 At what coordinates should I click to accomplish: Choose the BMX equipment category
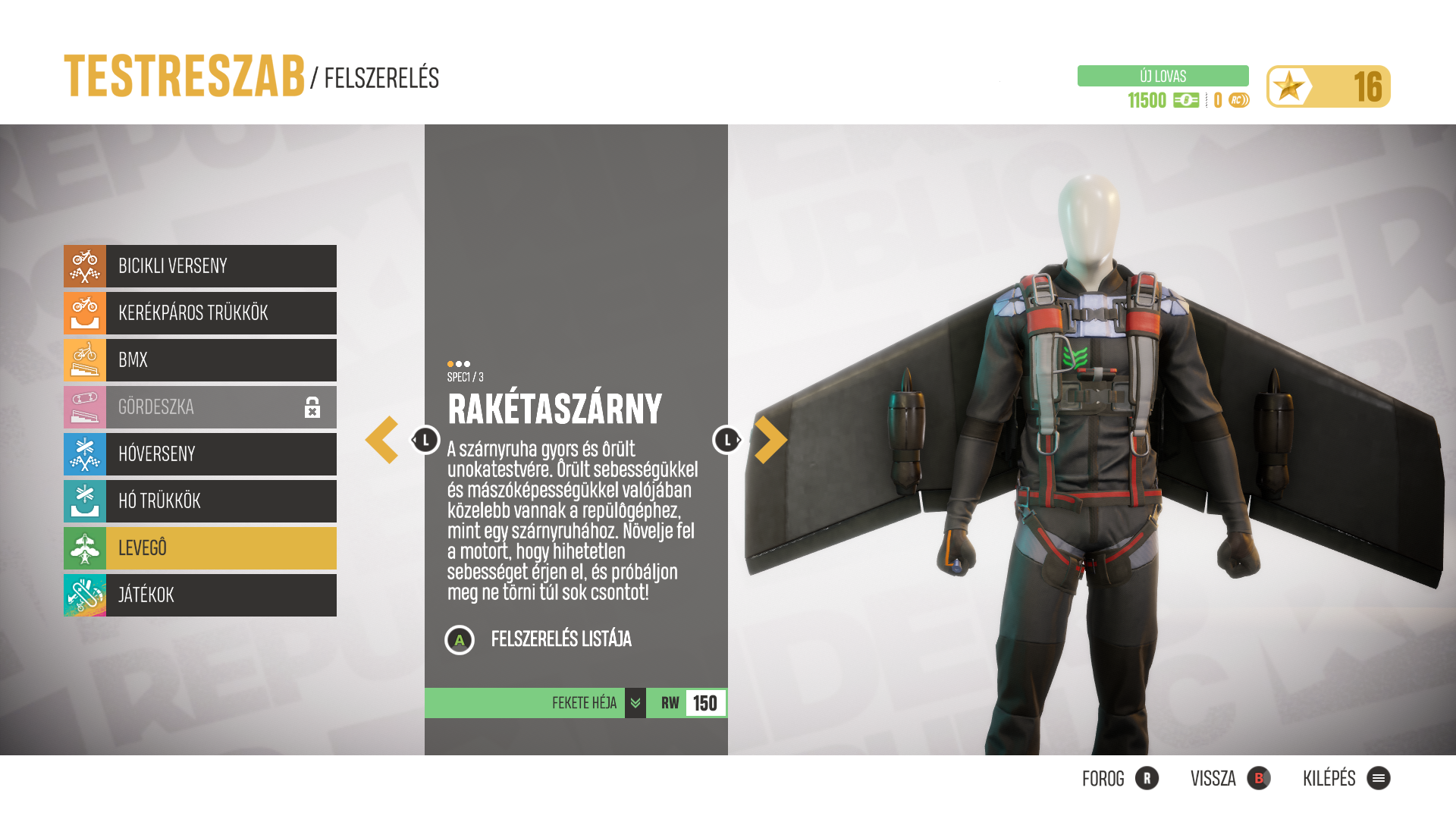[200, 360]
